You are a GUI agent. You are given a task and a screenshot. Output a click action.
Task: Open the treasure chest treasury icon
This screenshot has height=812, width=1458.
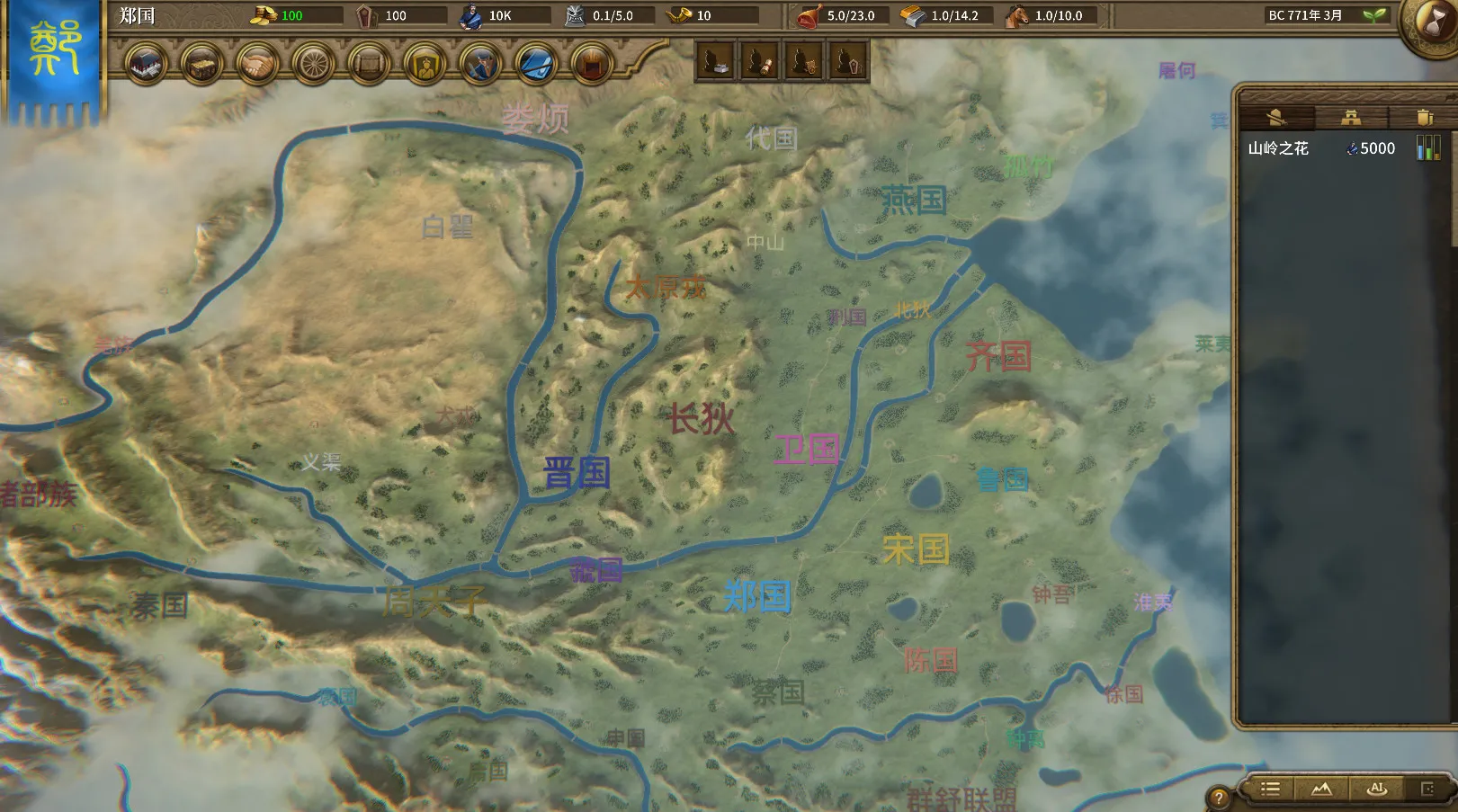[x=202, y=65]
